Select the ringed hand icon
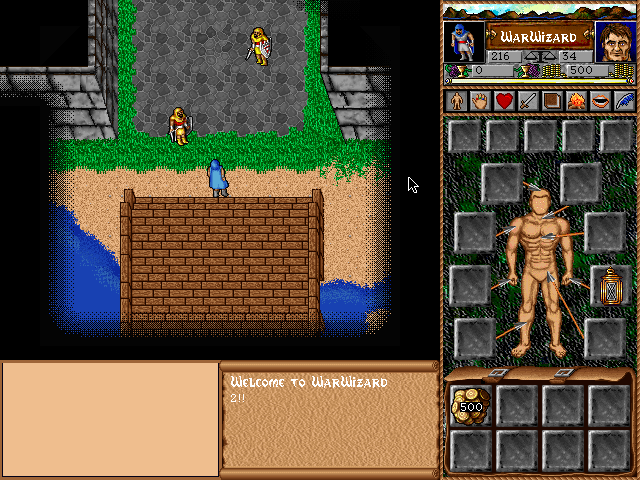The height and width of the screenshot is (480, 640). [480, 100]
